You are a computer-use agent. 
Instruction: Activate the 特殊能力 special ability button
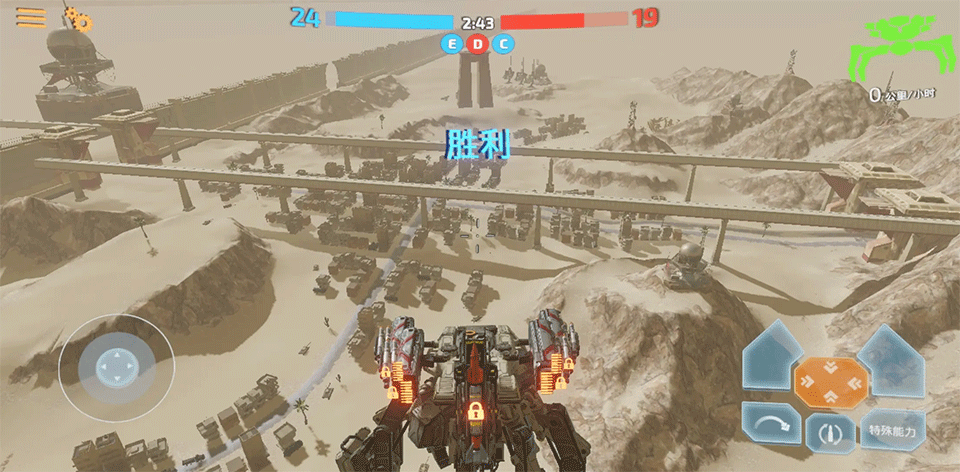[x=892, y=430]
